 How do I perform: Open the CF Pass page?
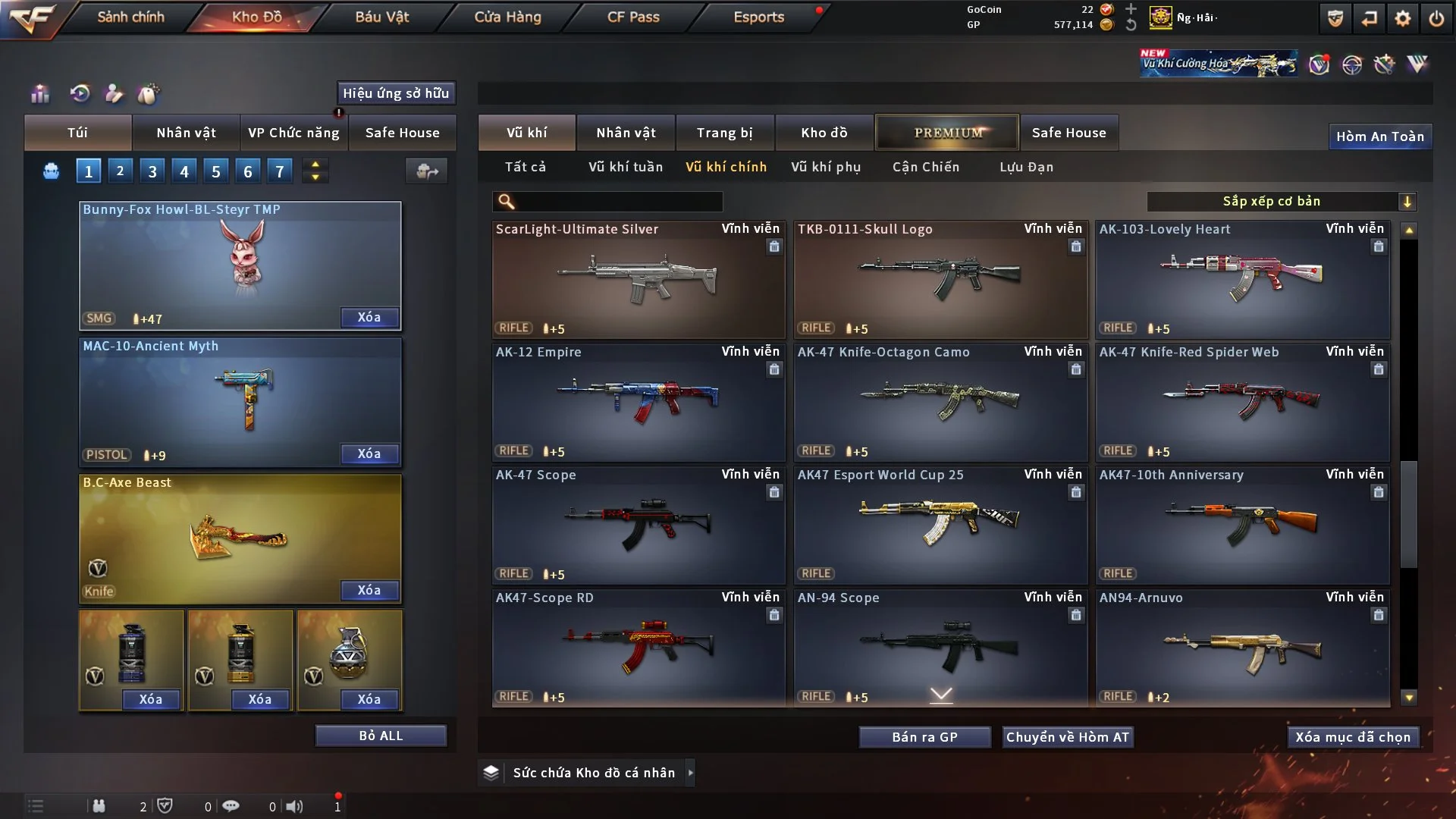(633, 17)
